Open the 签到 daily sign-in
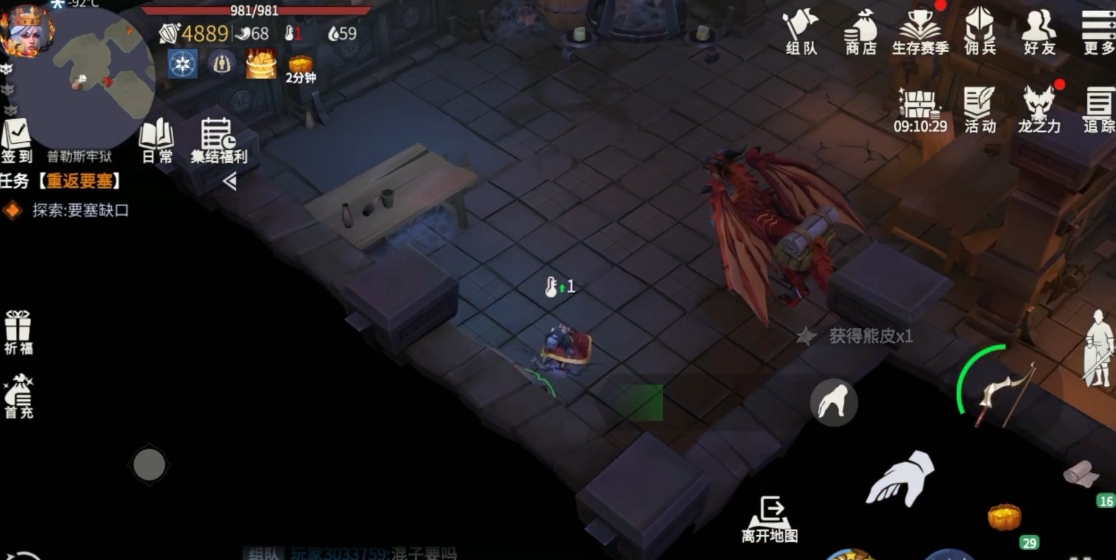The image size is (1116, 560). [16, 140]
